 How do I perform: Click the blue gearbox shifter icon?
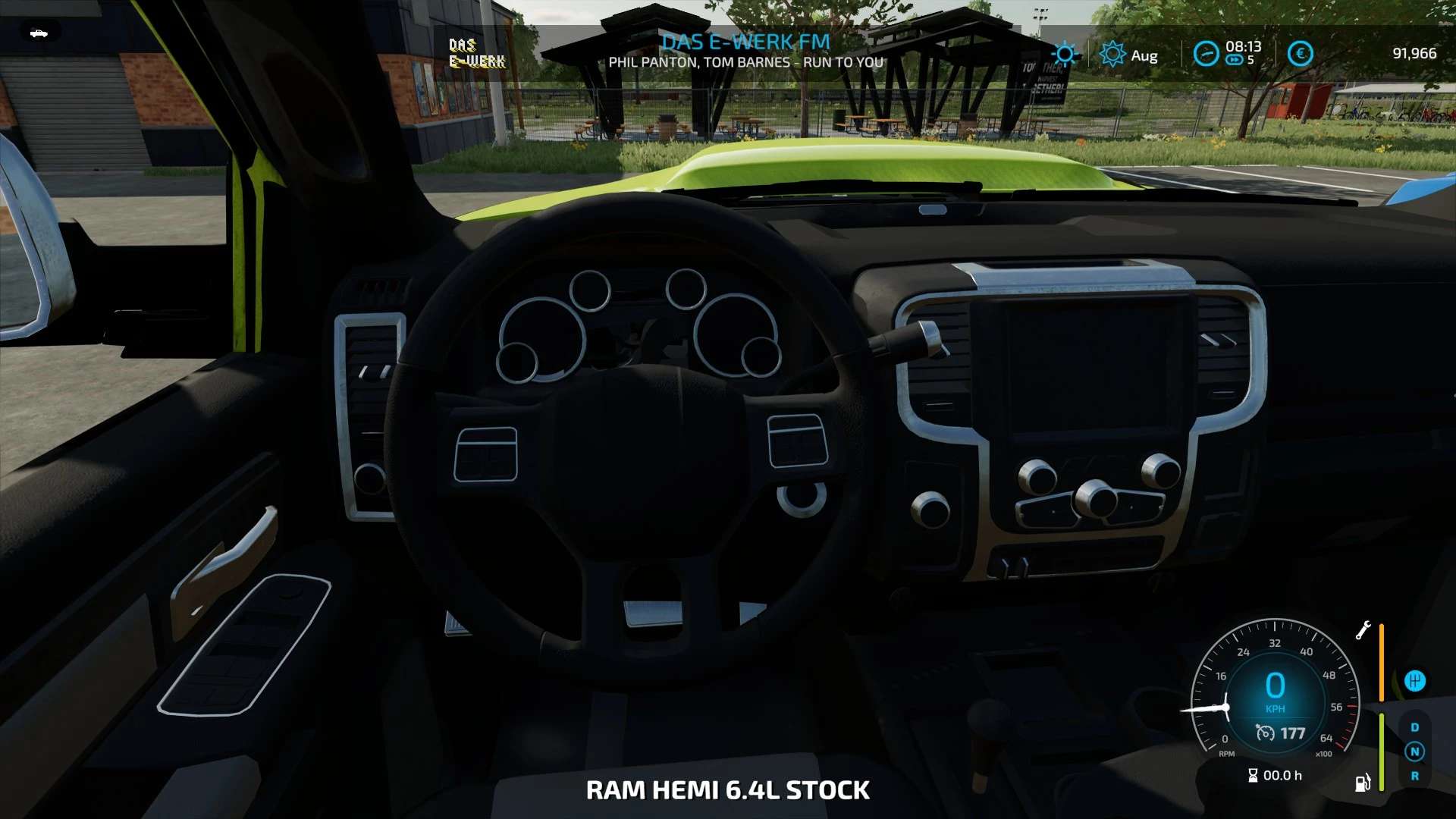coord(1414,681)
